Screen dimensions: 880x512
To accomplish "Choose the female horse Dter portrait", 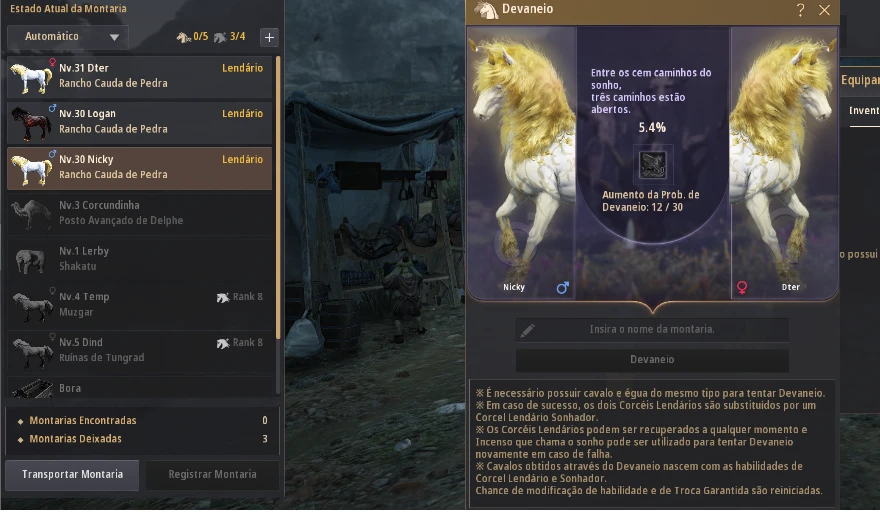I will point(784,165).
